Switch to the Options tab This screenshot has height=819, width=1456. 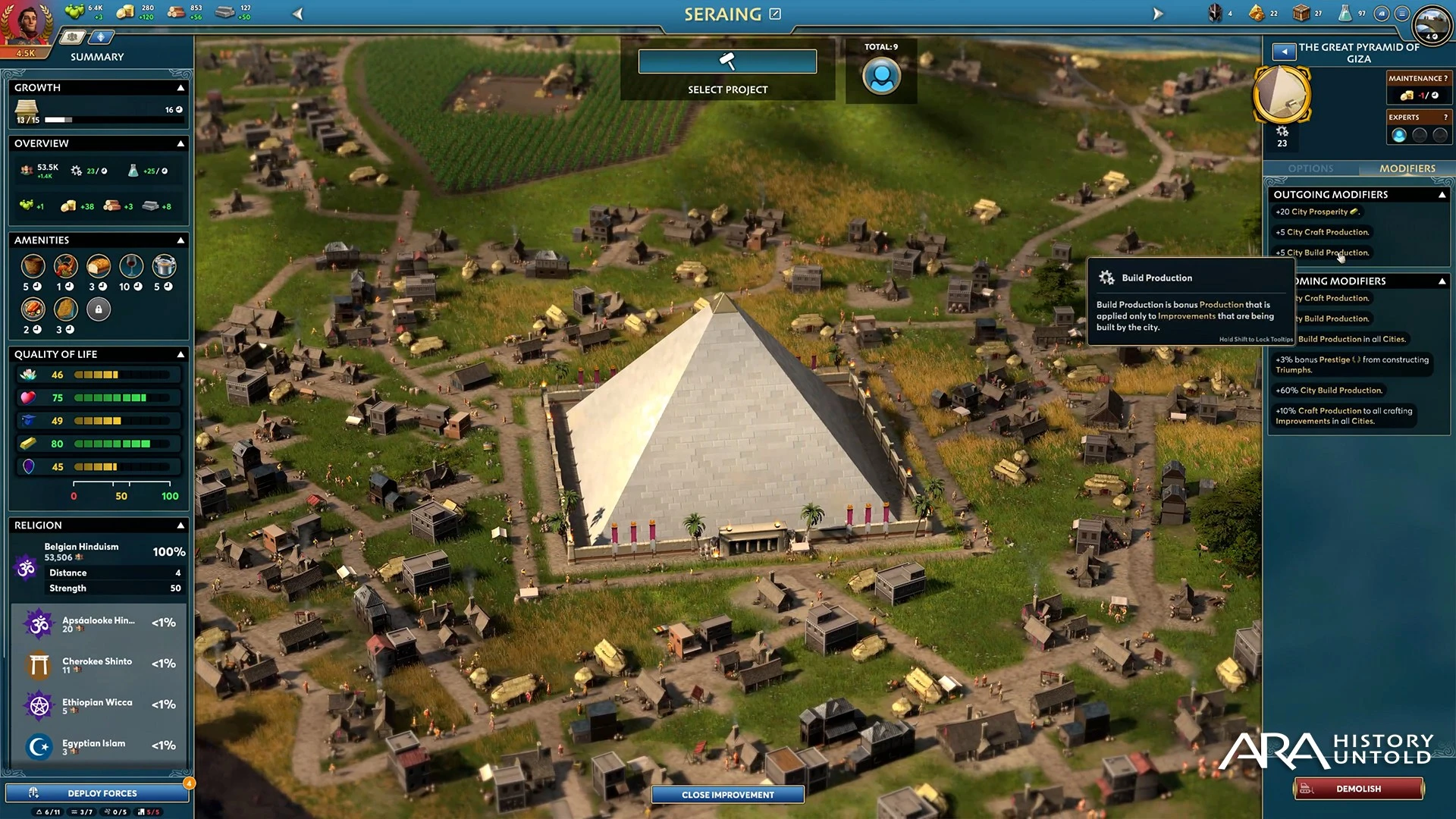coord(1310,168)
